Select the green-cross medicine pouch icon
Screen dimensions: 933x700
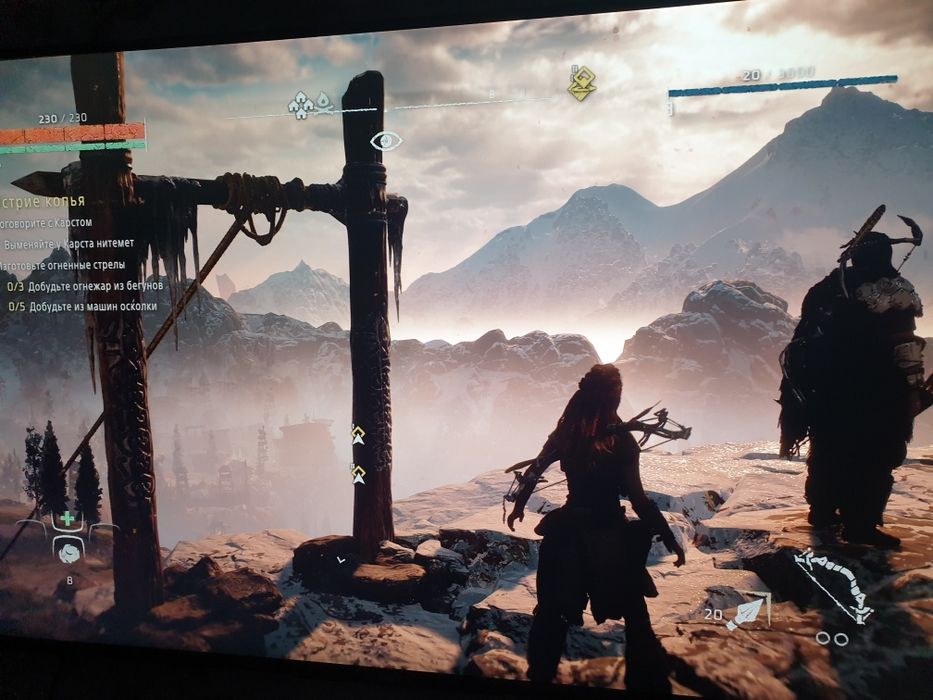[x=67, y=519]
